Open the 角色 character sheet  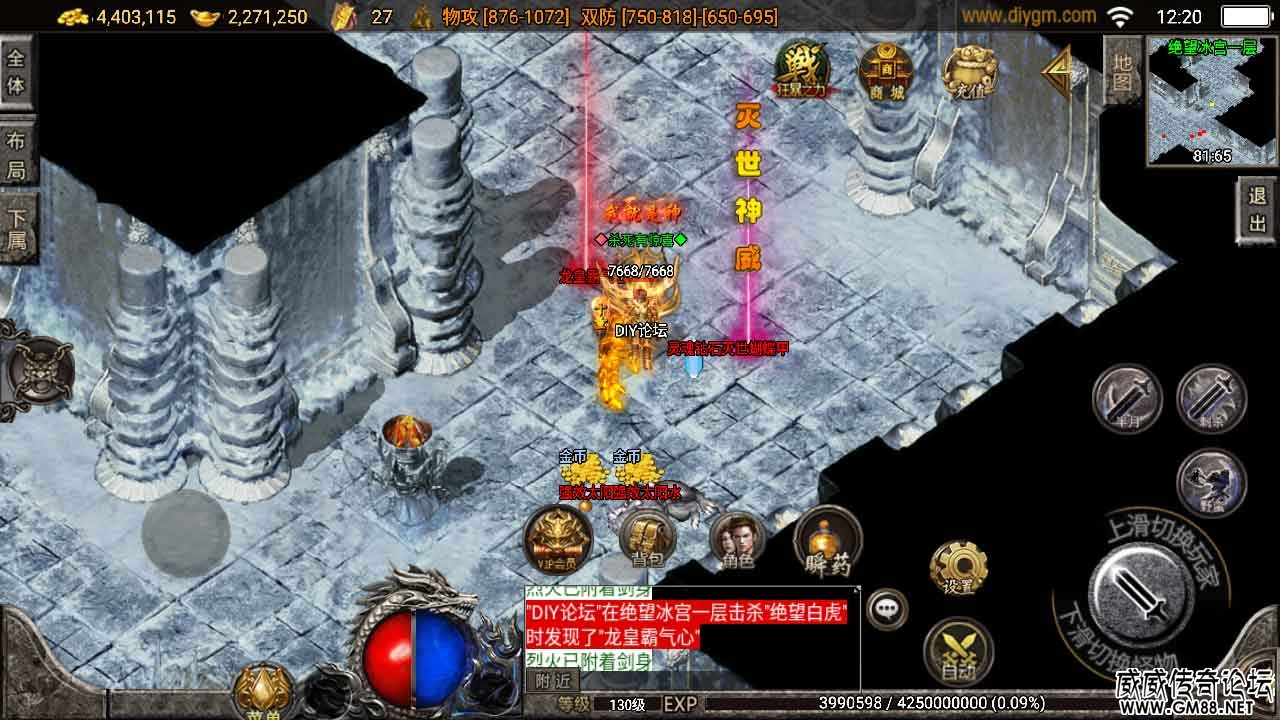(738, 541)
